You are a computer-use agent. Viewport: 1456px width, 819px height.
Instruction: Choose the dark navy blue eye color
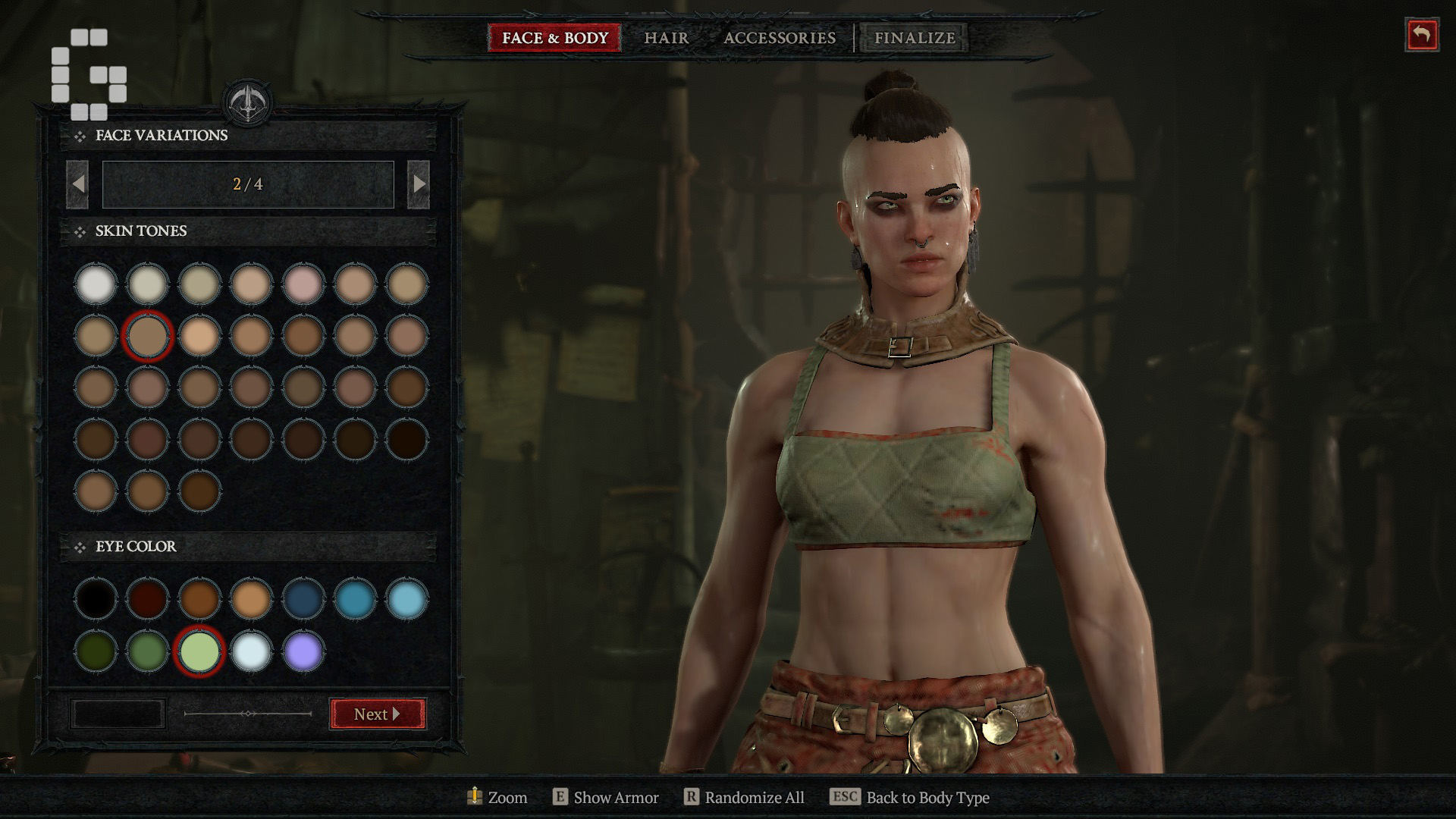coord(303,598)
